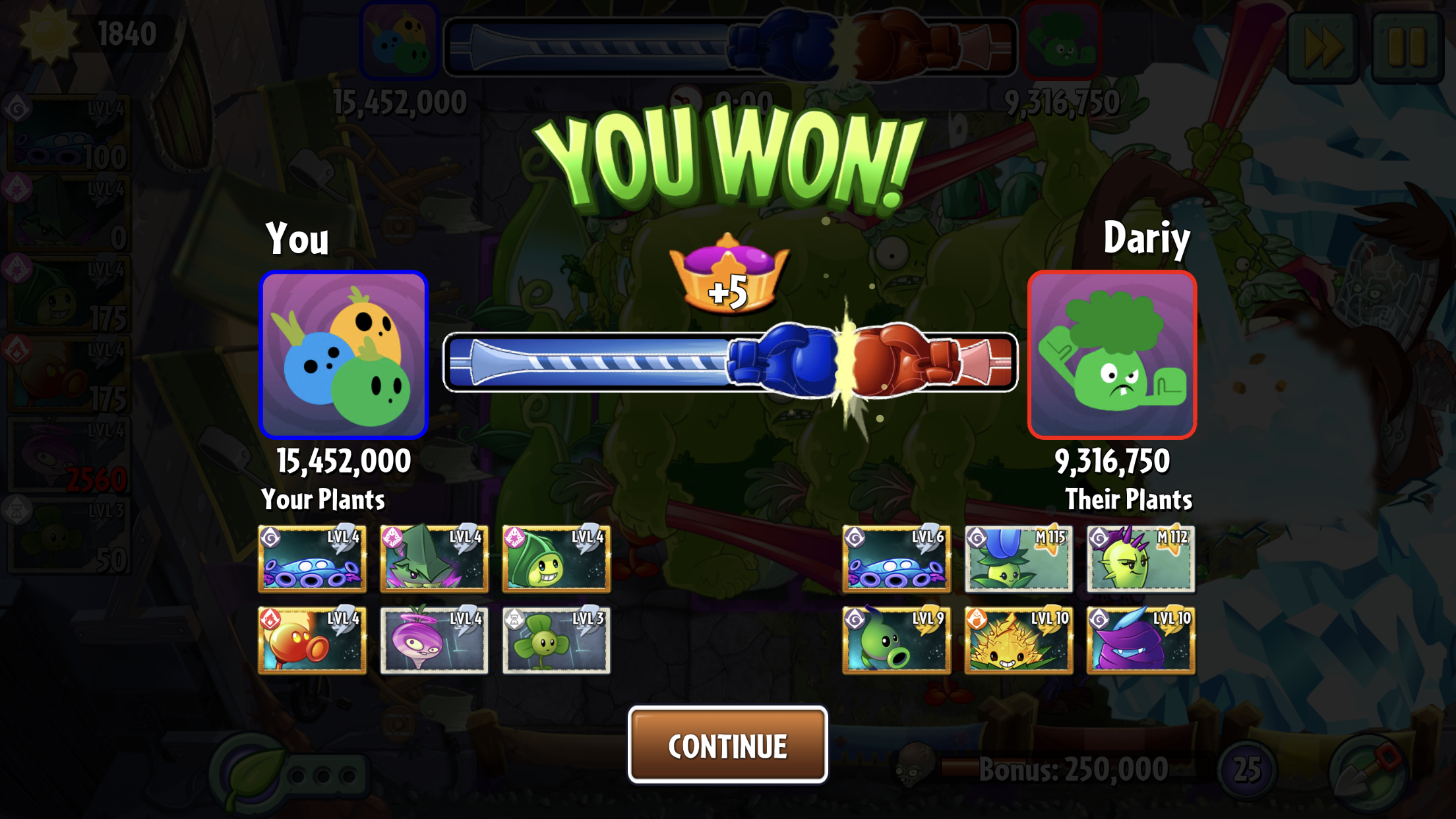Viewport: 1456px width, 819px height.
Task: Tap your level 4 blue mushroom card
Action: tap(312, 559)
